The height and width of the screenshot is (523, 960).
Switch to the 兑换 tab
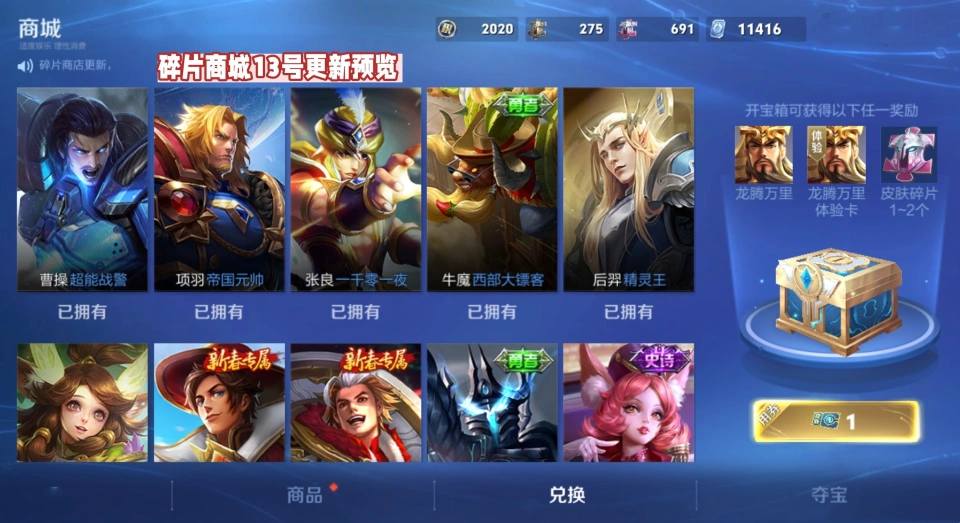pos(567,494)
